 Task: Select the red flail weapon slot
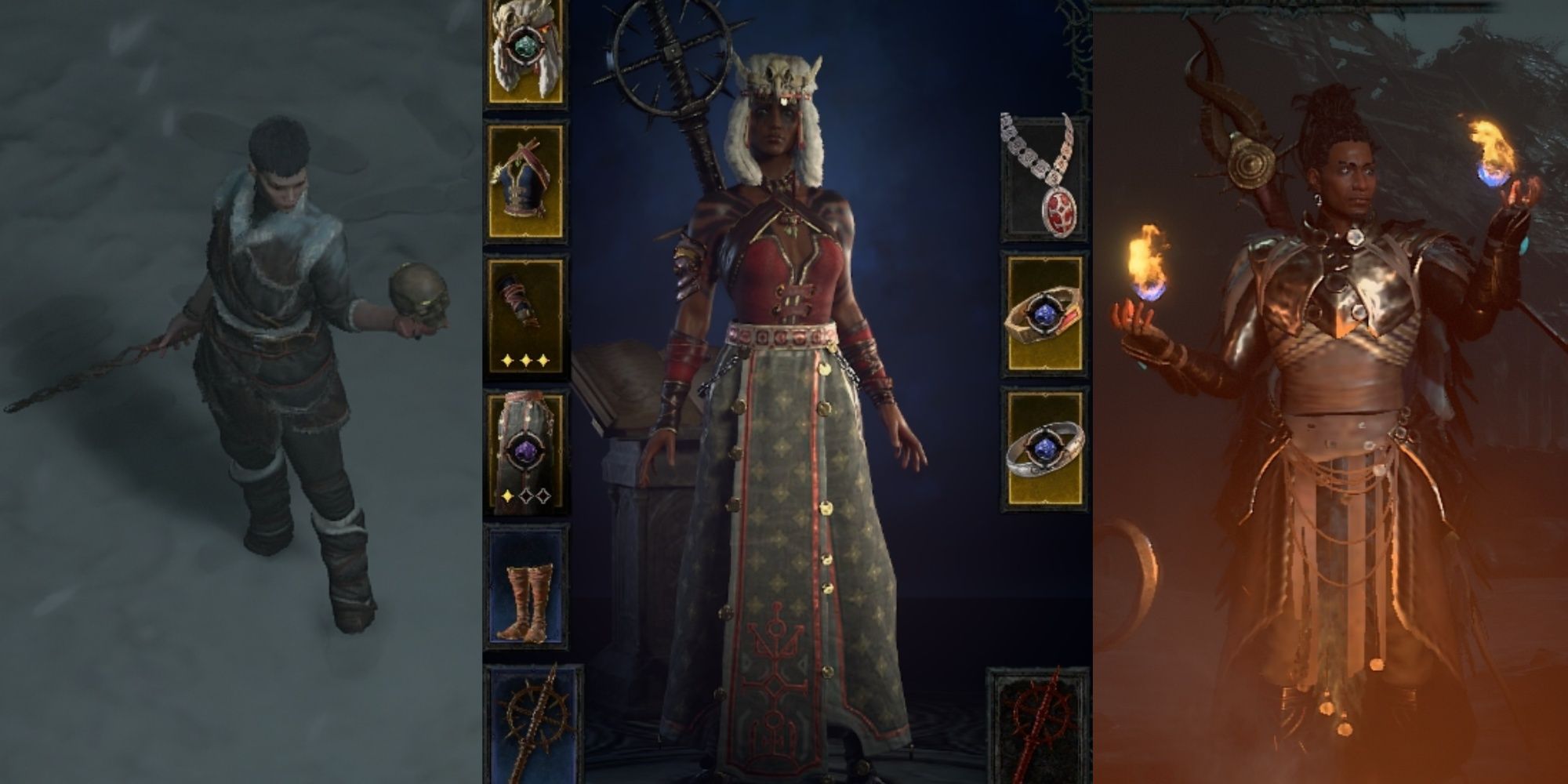tap(1039, 729)
